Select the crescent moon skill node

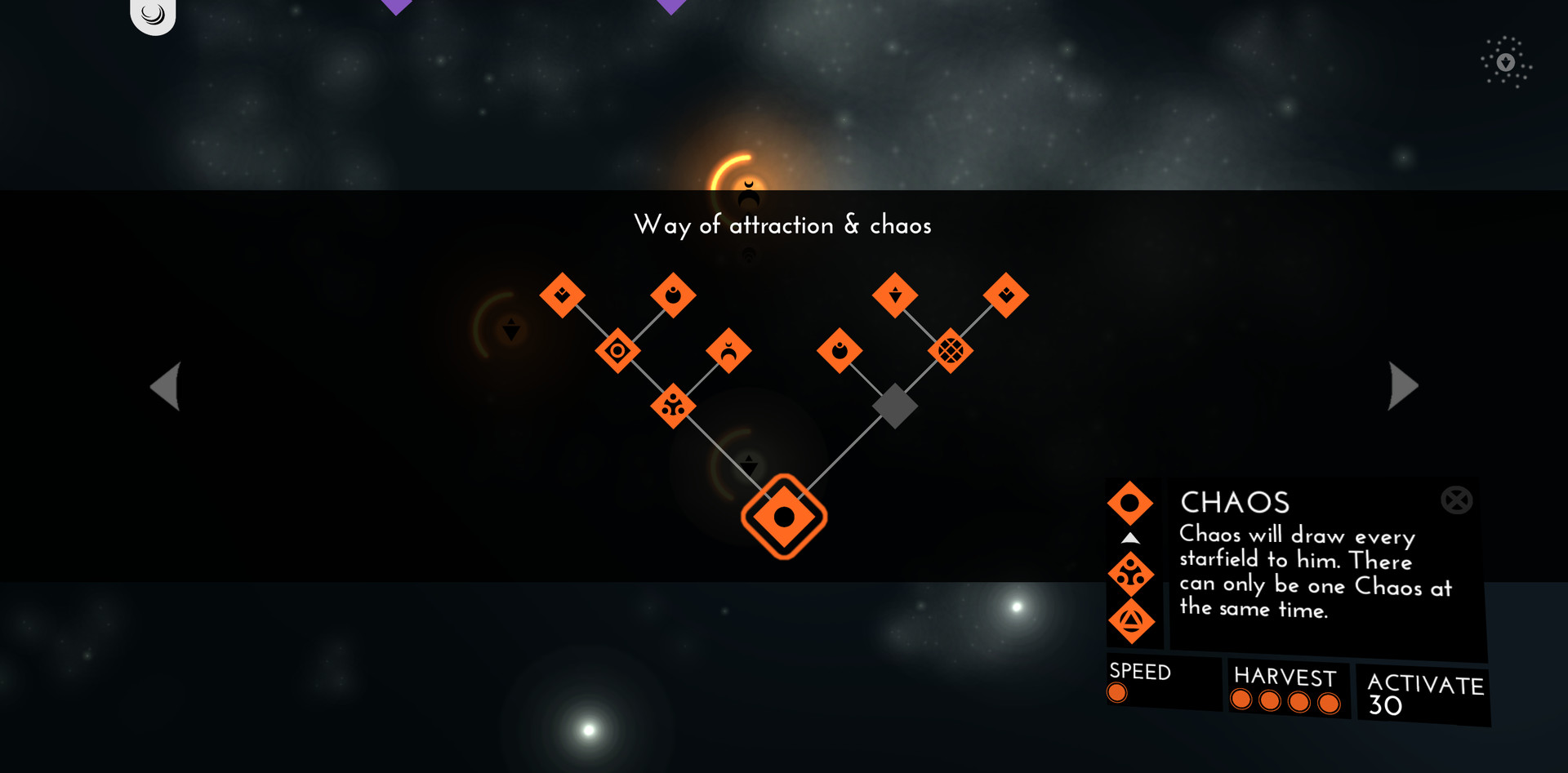click(x=727, y=350)
